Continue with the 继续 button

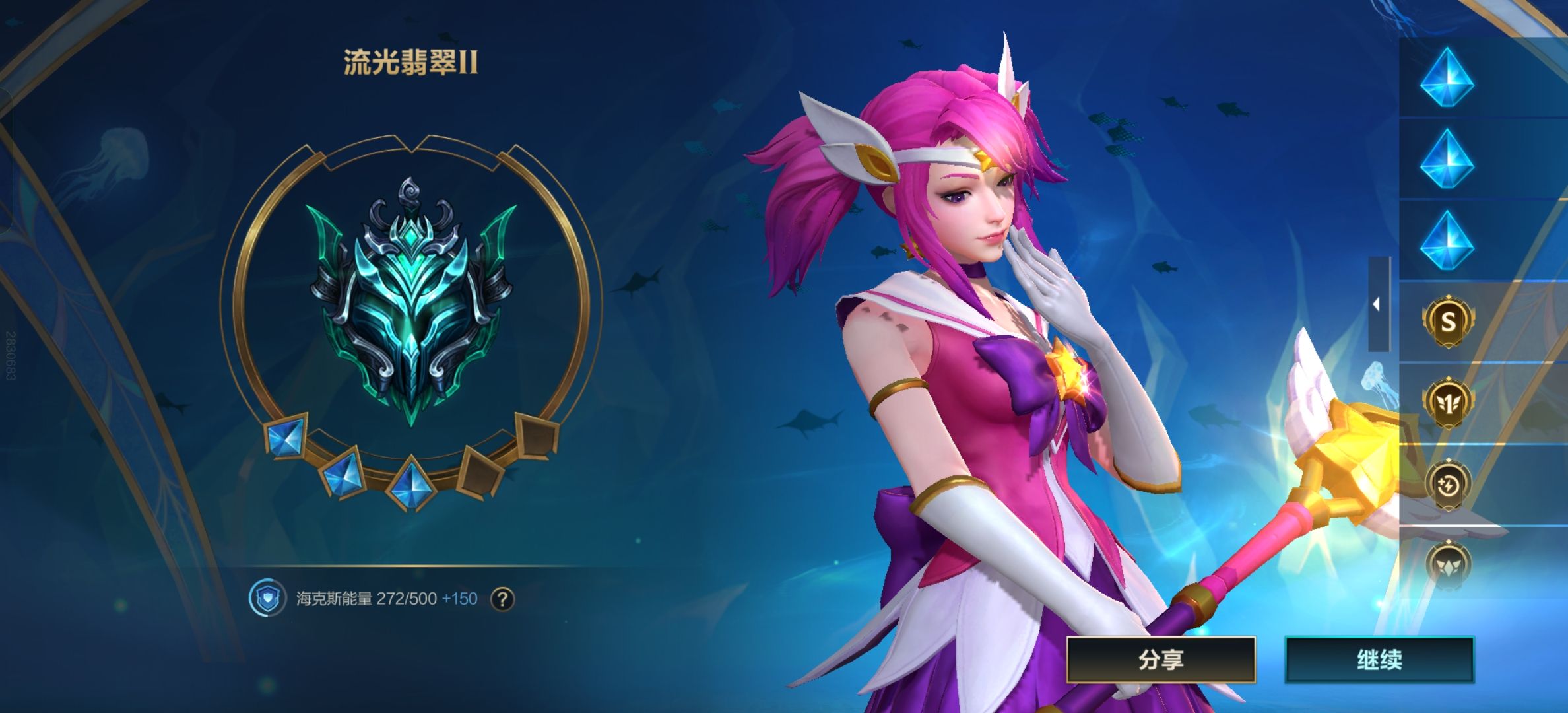pyautogui.click(x=1379, y=659)
